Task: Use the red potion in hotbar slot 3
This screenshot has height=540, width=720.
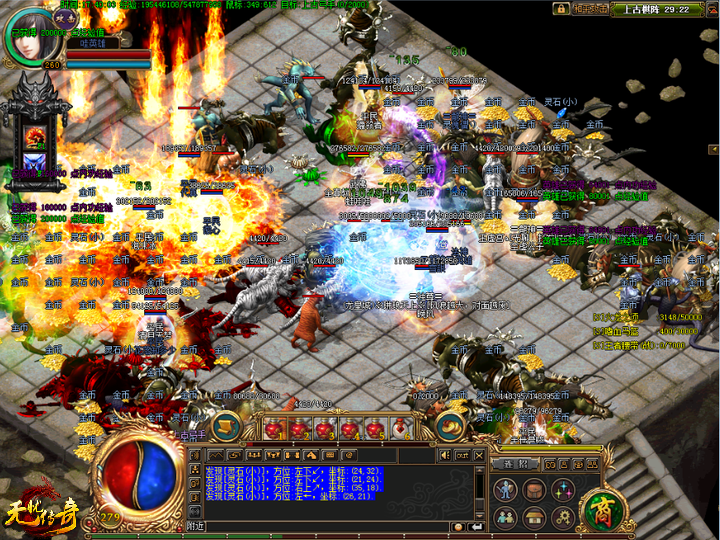Action: click(324, 429)
